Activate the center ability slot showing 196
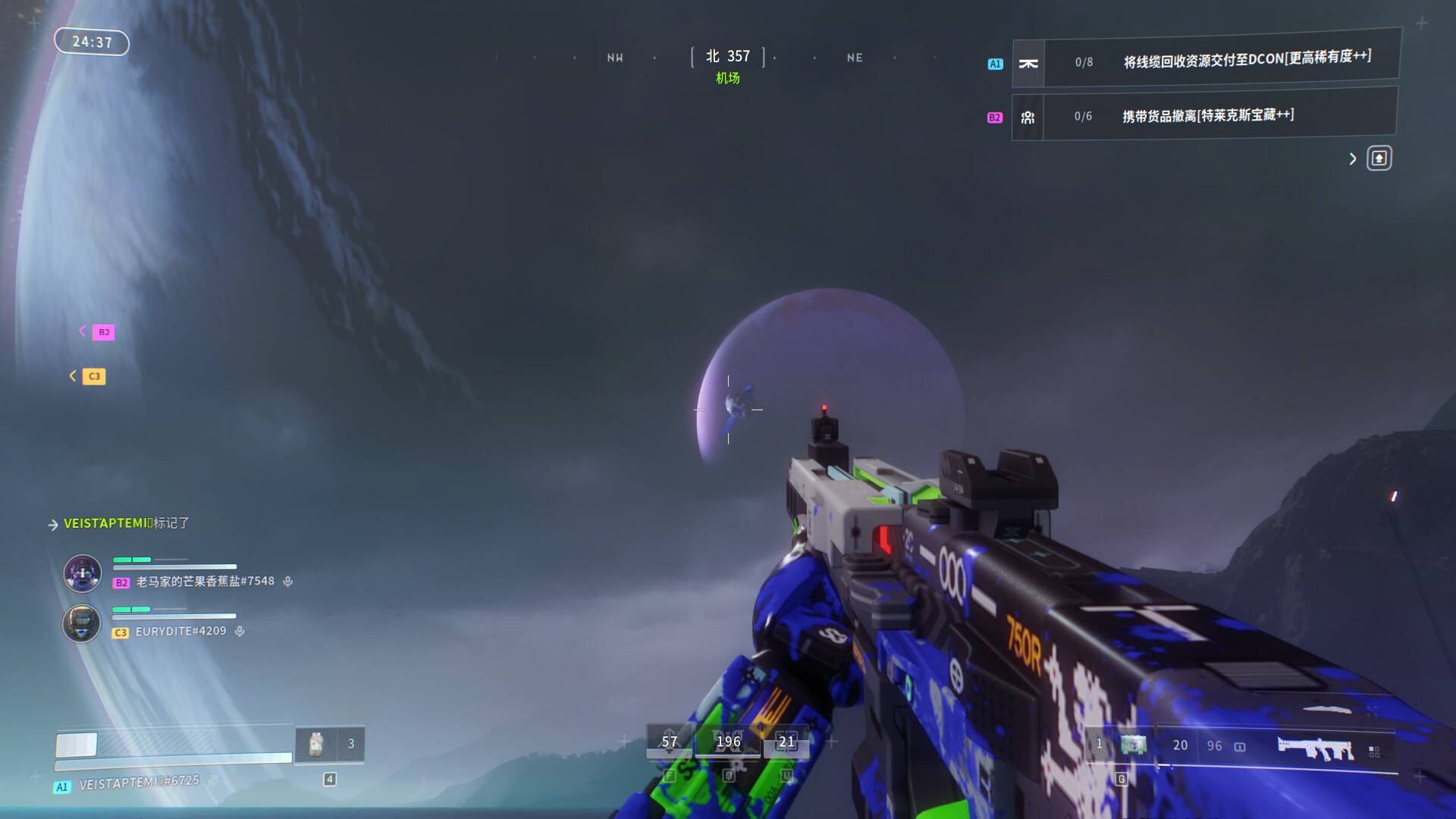Image resolution: width=1456 pixels, height=819 pixels. [728, 742]
